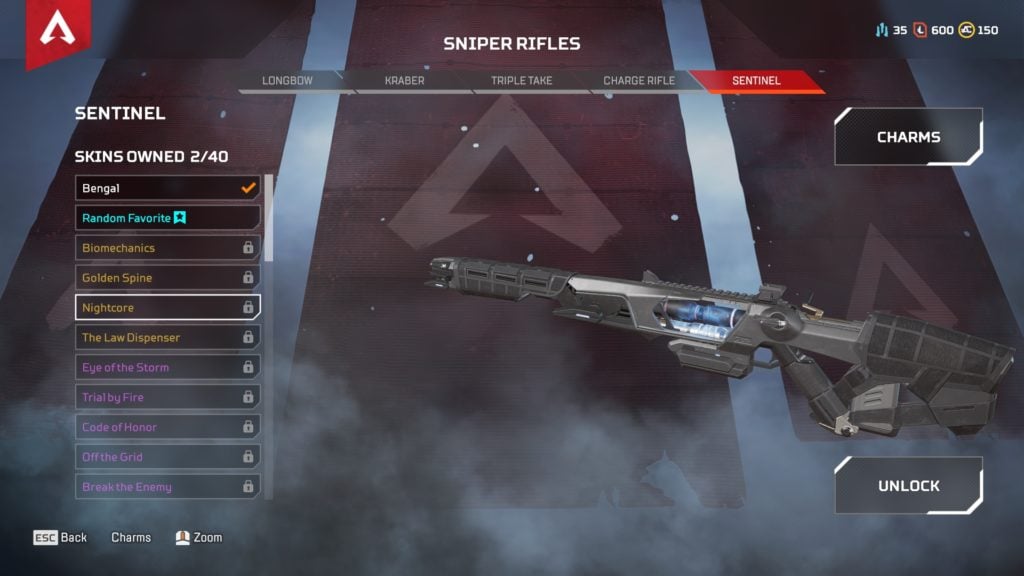Select the Charge Rifle tab
Screen dimensions: 1024x576
pyautogui.click(x=639, y=81)
